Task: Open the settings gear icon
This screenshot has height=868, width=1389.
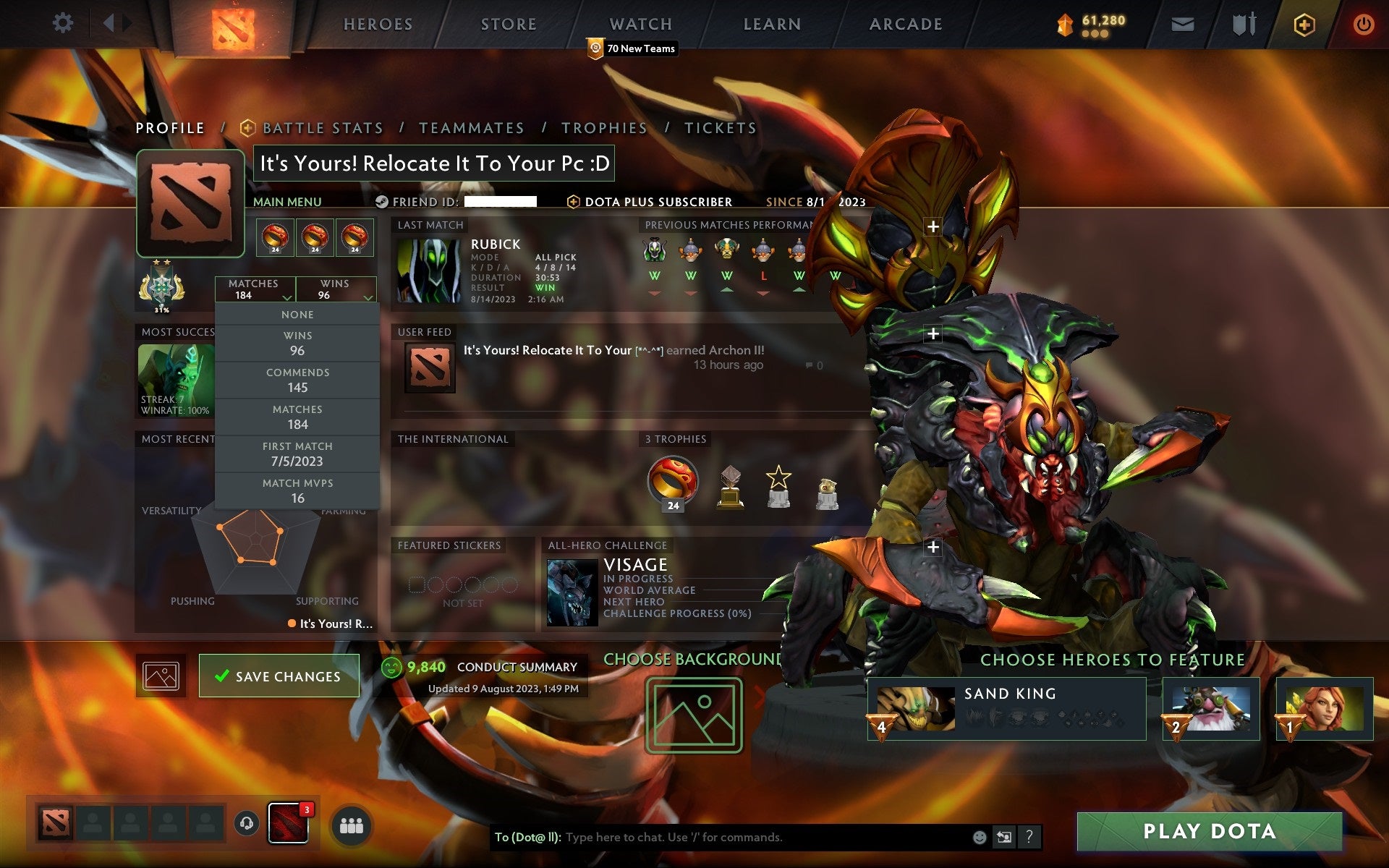Action: [64, 23]
